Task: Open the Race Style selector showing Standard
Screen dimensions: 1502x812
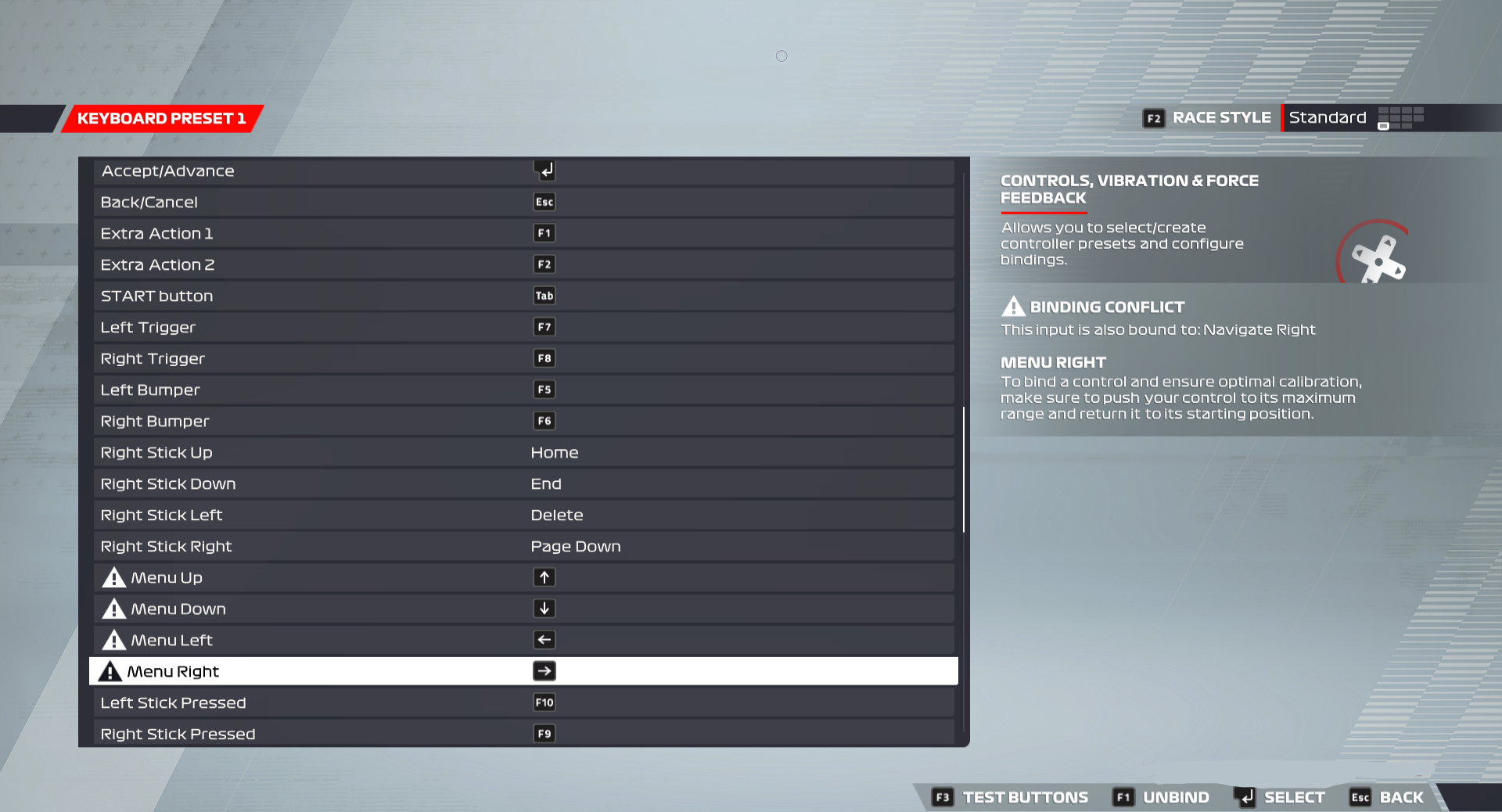Action: [1328, 117]
